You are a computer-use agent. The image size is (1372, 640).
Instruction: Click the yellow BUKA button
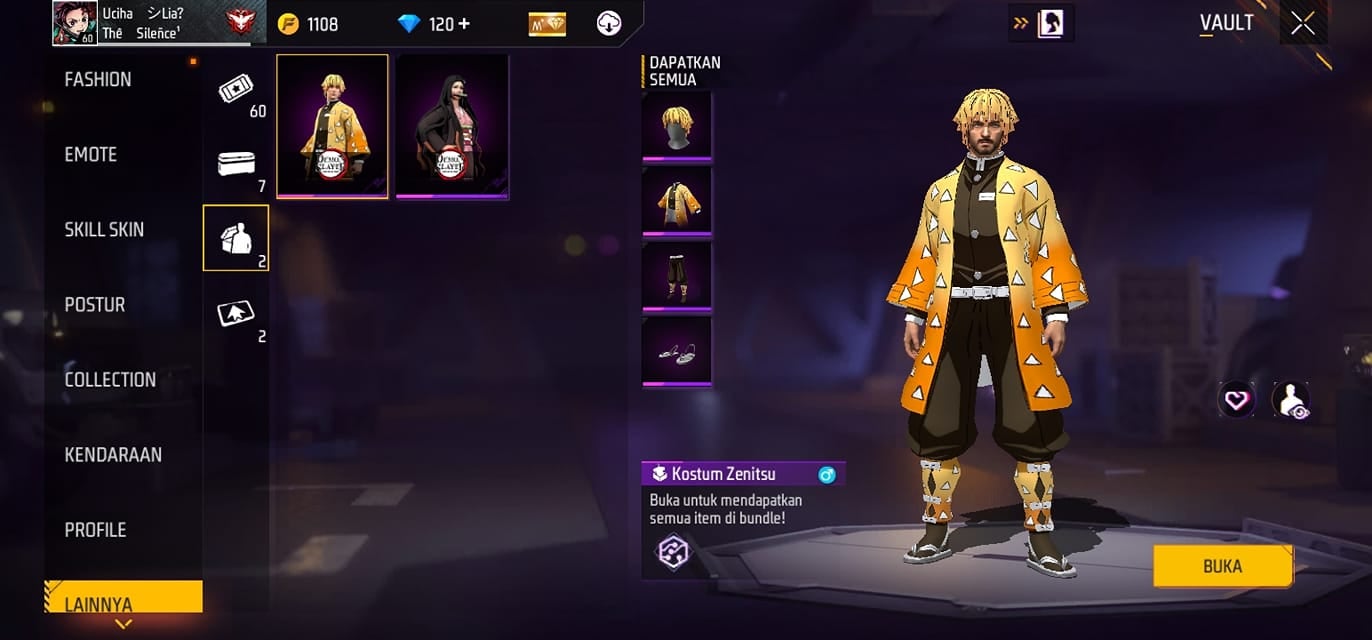coord(1222,566)
